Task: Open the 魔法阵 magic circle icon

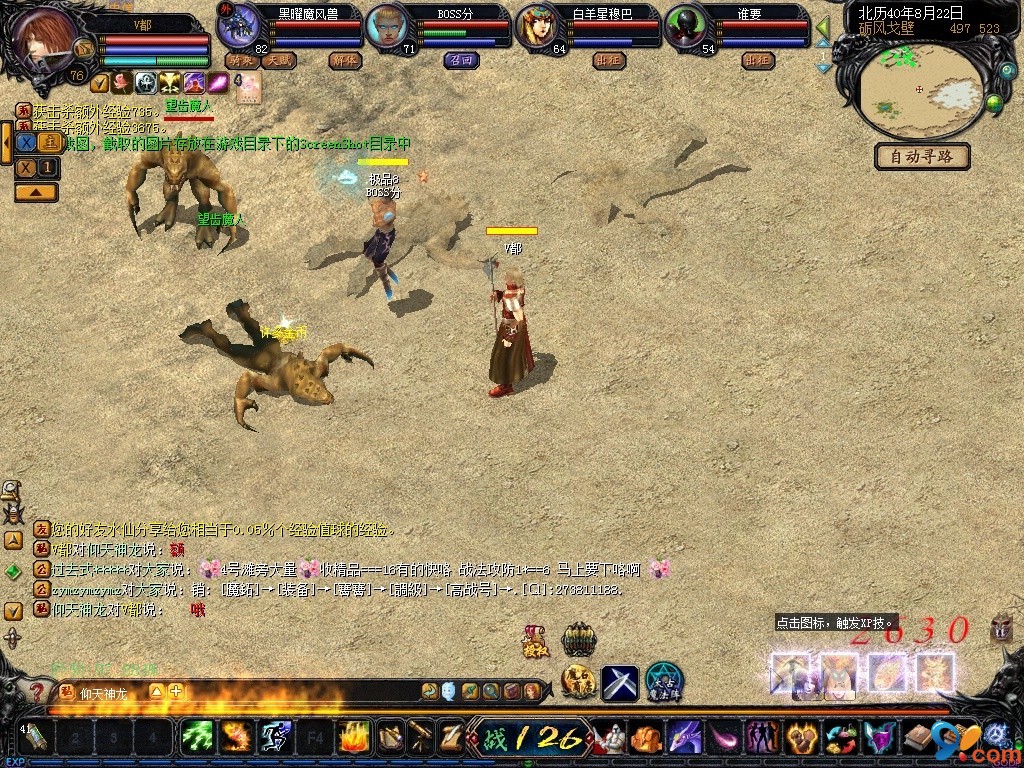Action: [x=663, y=682]
